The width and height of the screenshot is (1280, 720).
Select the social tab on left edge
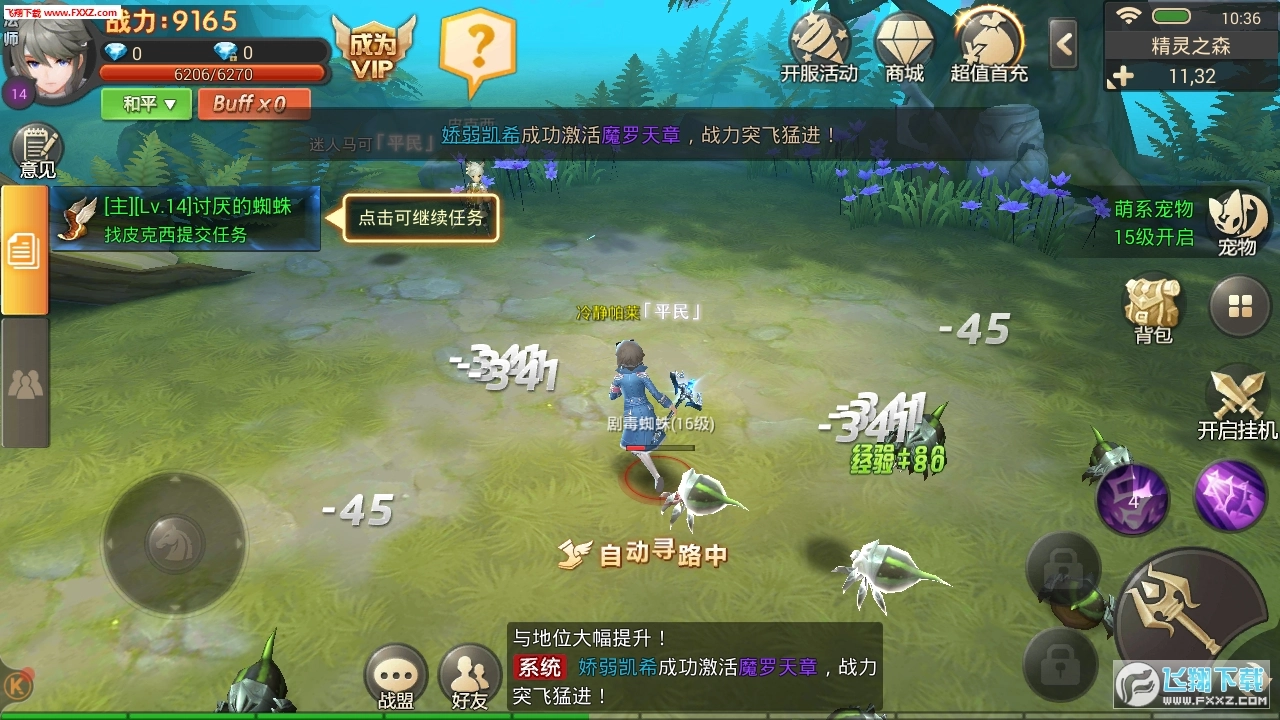22,380
